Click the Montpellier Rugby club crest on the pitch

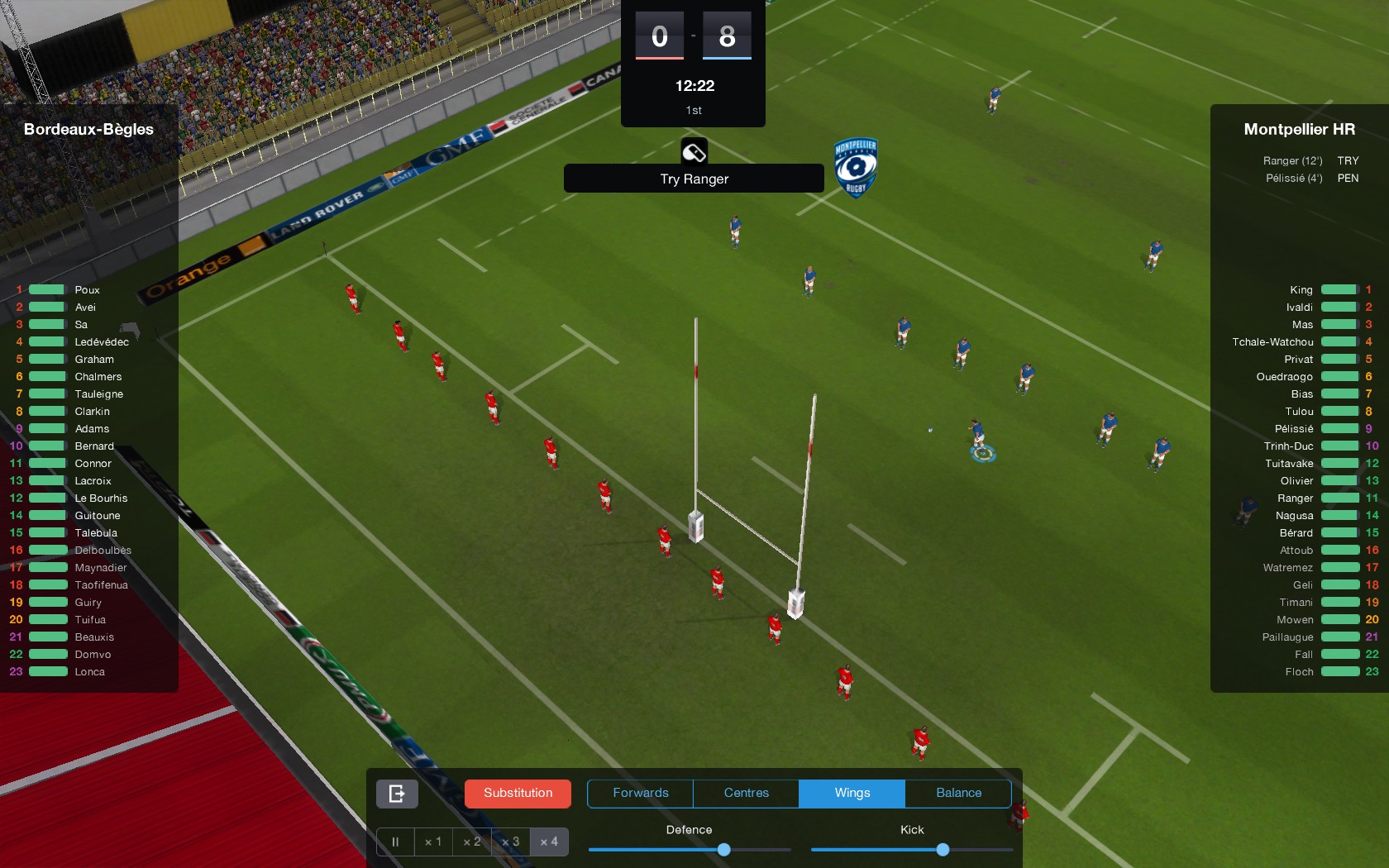[857, 168]
